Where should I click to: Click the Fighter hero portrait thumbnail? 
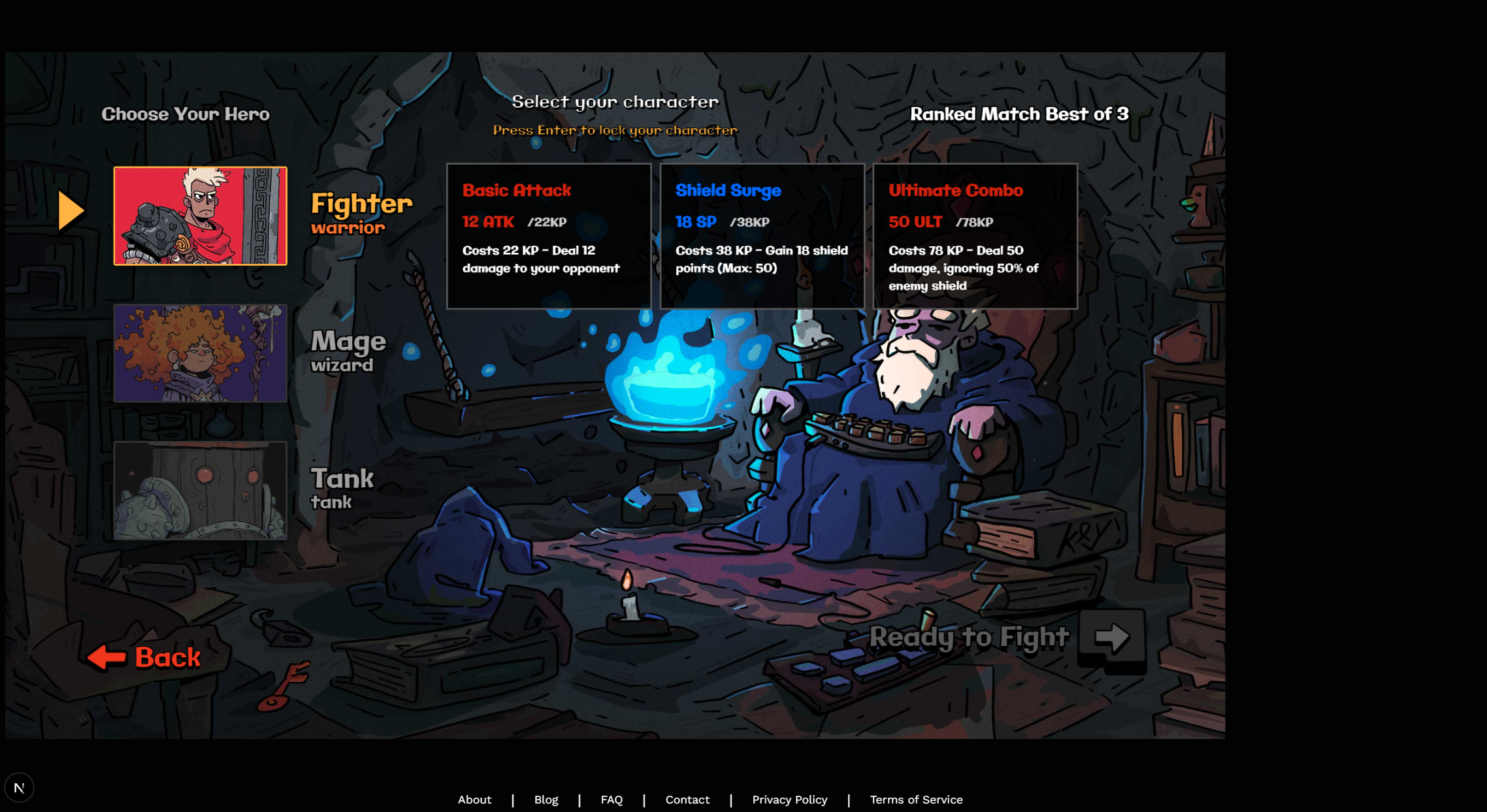tap(200, 216)
